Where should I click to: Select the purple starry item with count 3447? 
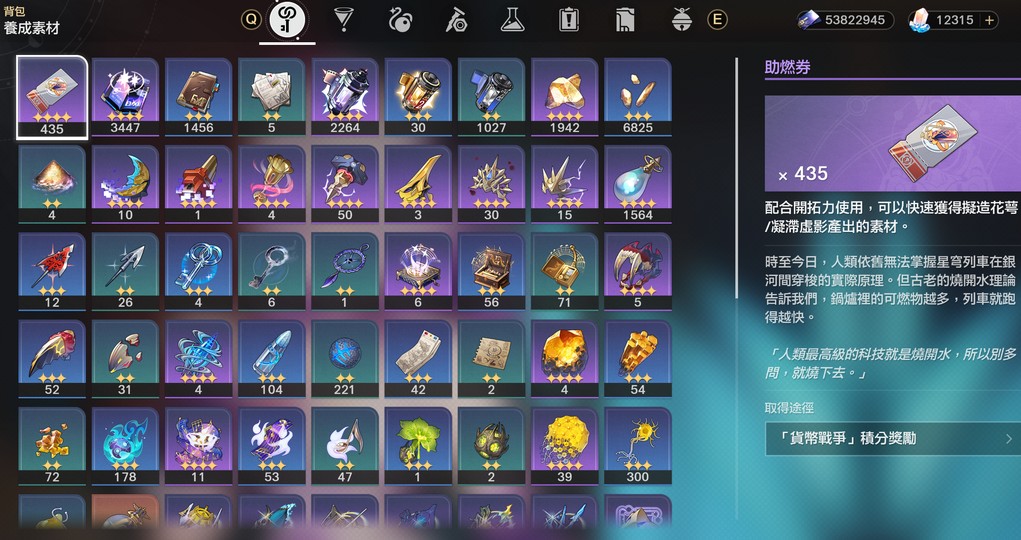point(125,96)
